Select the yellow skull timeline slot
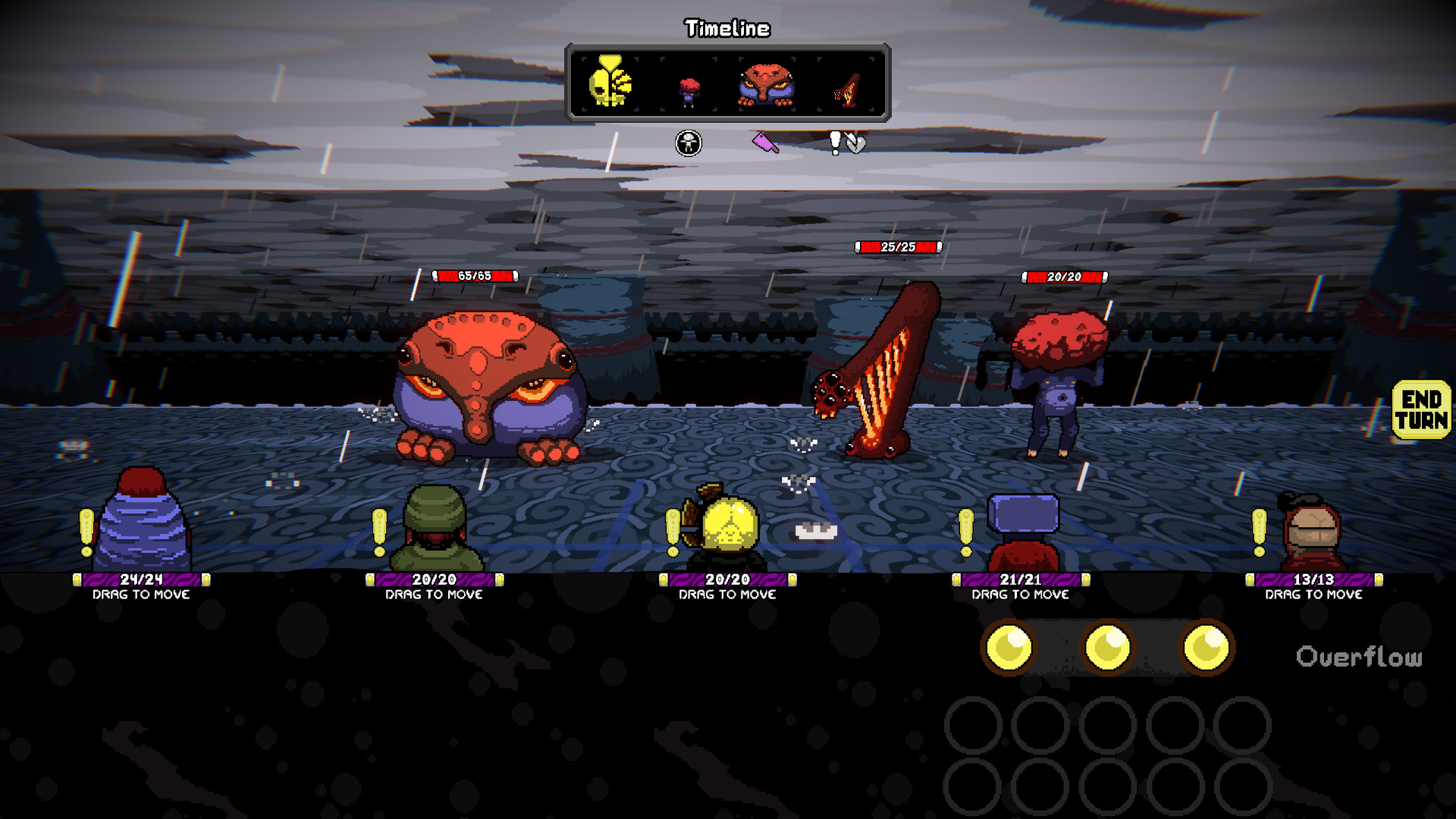This screenshot has height=819, width=1456. coord(610,83)
